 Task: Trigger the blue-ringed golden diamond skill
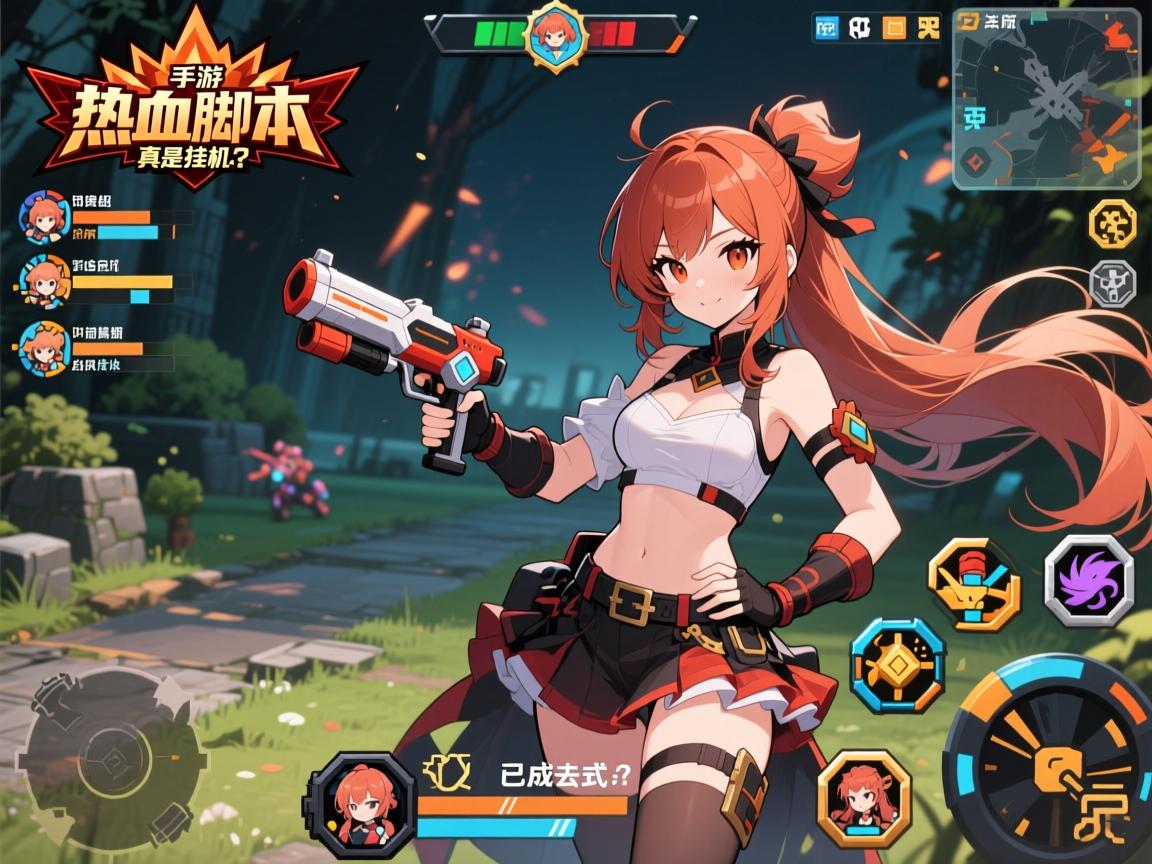tap(897, 664)
